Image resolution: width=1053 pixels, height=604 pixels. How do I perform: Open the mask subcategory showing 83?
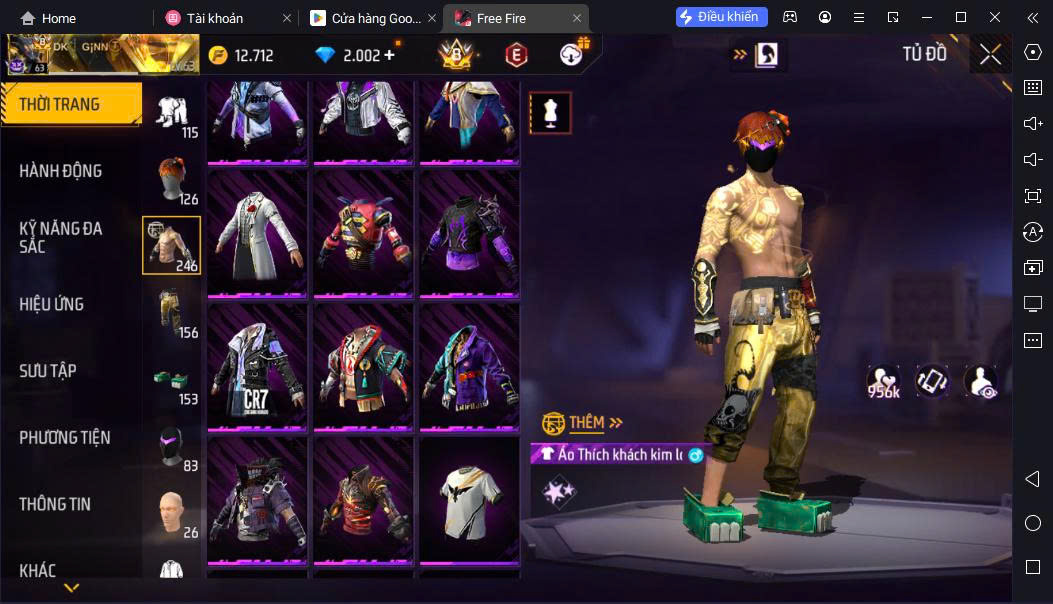pyautogui.click(x=172, y=445)
